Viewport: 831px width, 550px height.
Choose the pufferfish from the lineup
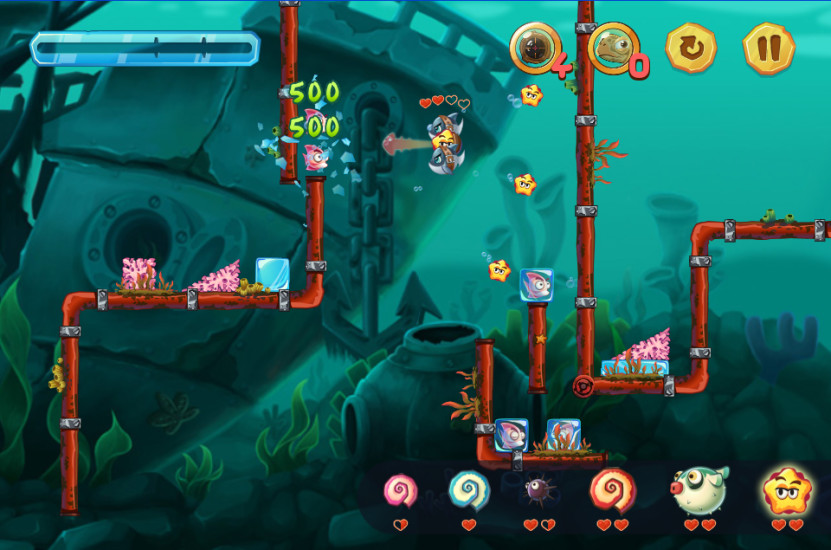coord(699,489)
